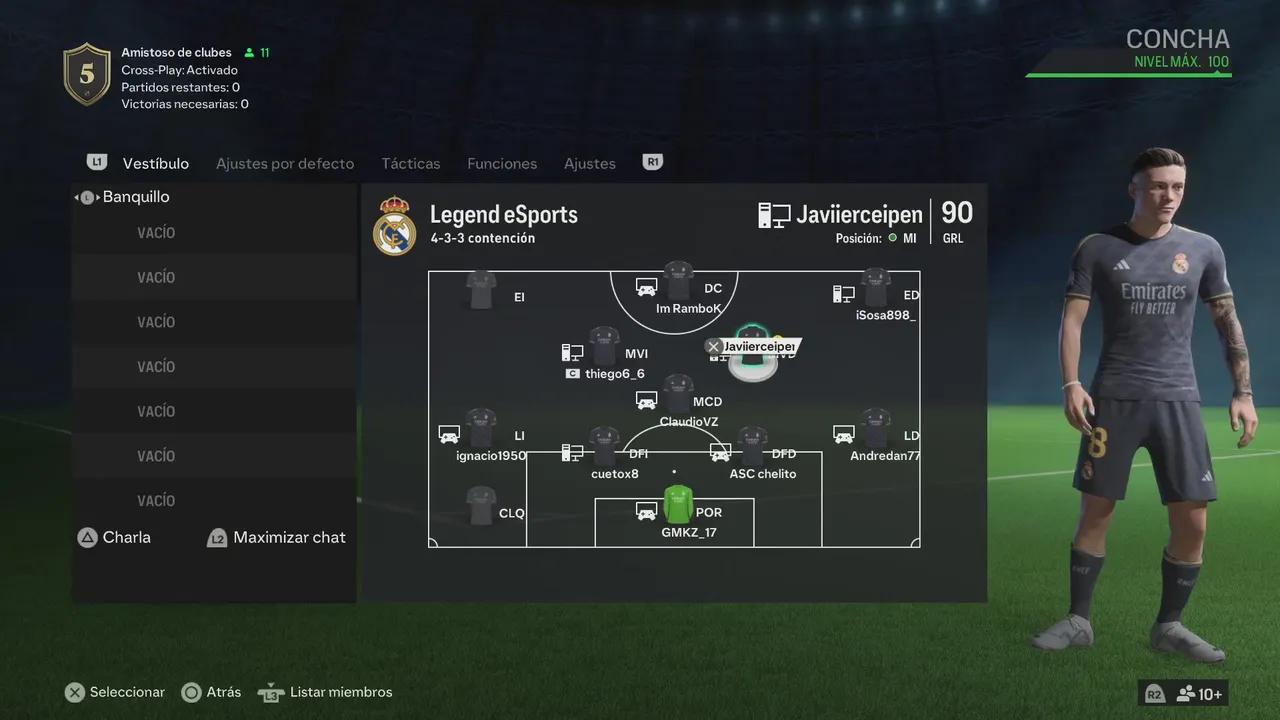Choose goalkeeper GMKZ_17 in POR
Image resolution: width=1280 pixels, height=720 pixels.
click(x=678, y=507)
